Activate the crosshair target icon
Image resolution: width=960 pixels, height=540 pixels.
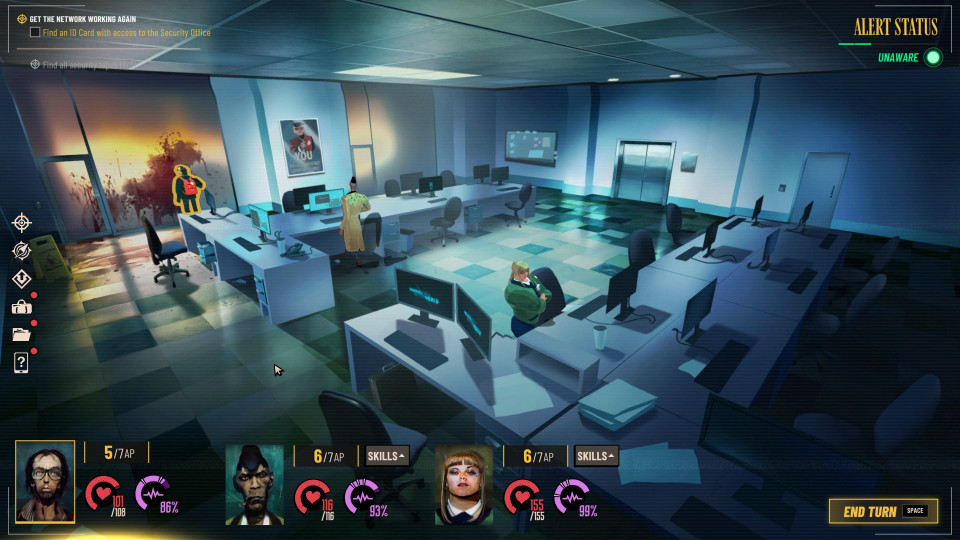(x=21, y=222)
